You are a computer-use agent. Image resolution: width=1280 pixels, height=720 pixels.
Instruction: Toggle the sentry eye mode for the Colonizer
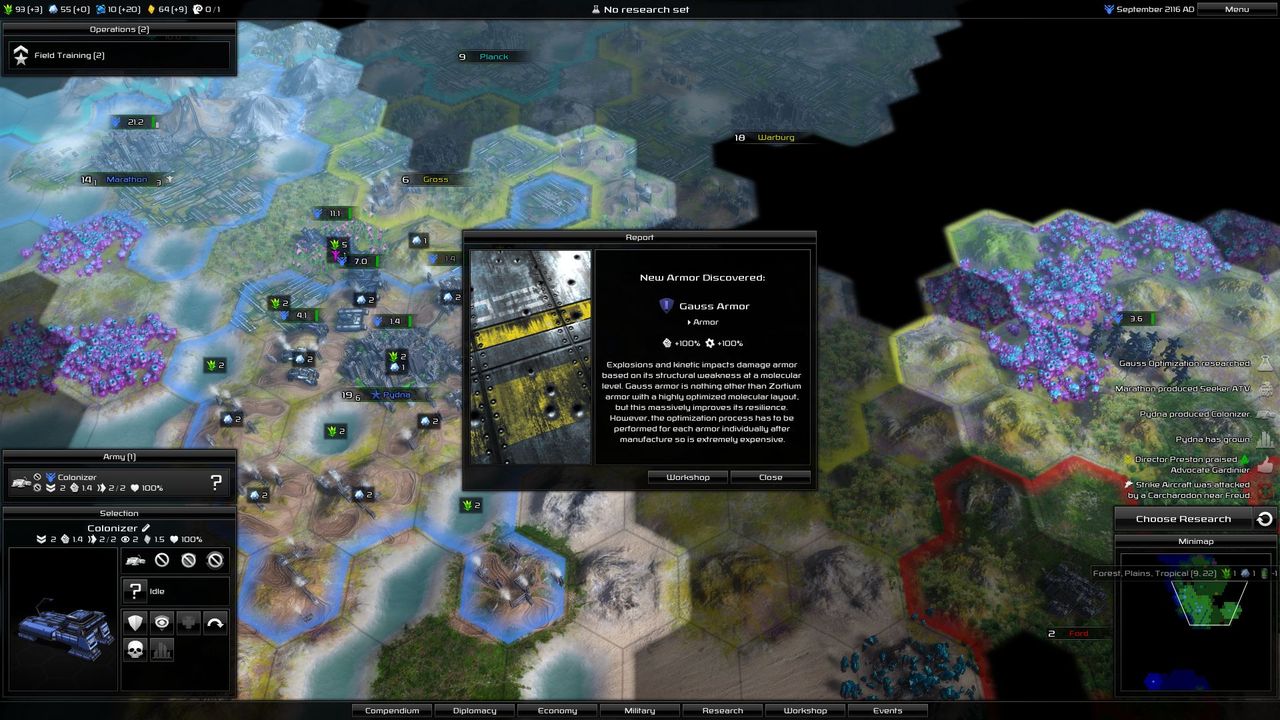tap(162, 622)
